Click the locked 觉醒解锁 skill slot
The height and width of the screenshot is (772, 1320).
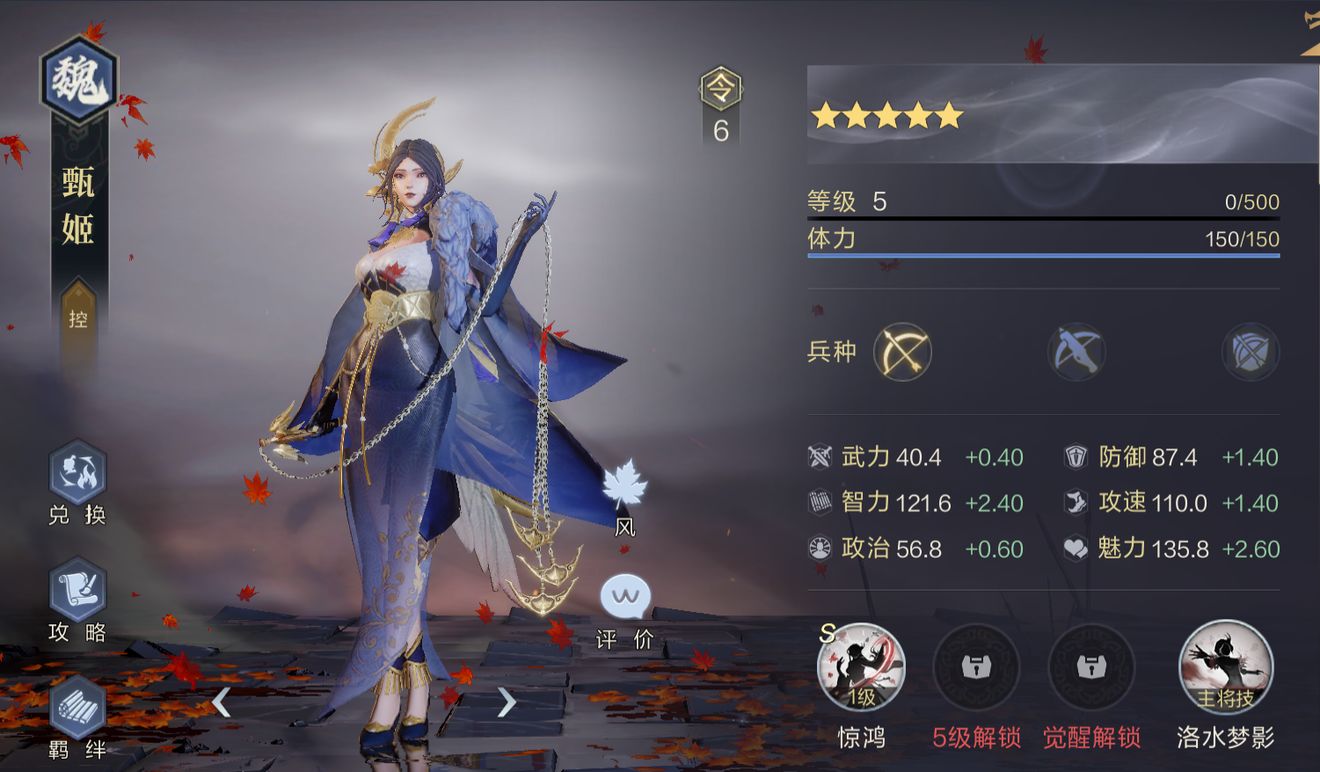point(1091,667)
